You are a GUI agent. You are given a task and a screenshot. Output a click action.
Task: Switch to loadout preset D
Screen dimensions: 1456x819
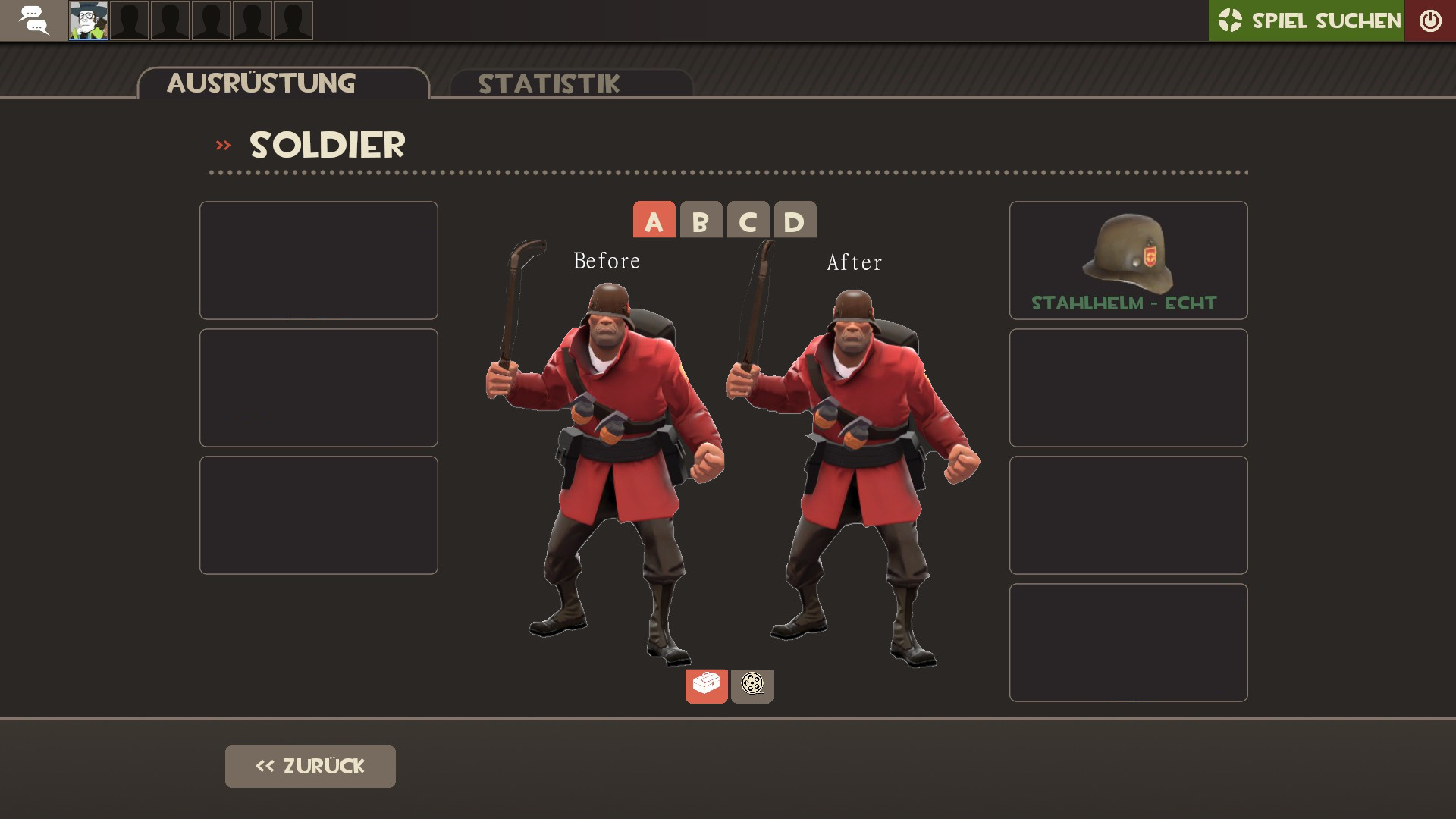(x=793, y=221)
